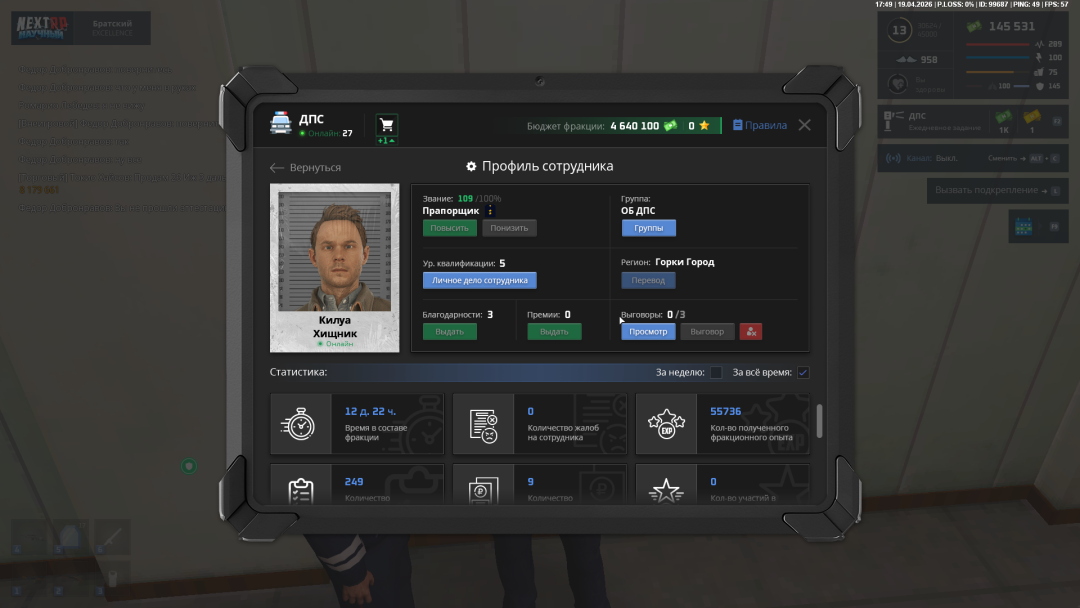Image resolution: width=1080 pixels, height=608 pixels.
Task: Go back with Вернуться
Action: [306, 167]
